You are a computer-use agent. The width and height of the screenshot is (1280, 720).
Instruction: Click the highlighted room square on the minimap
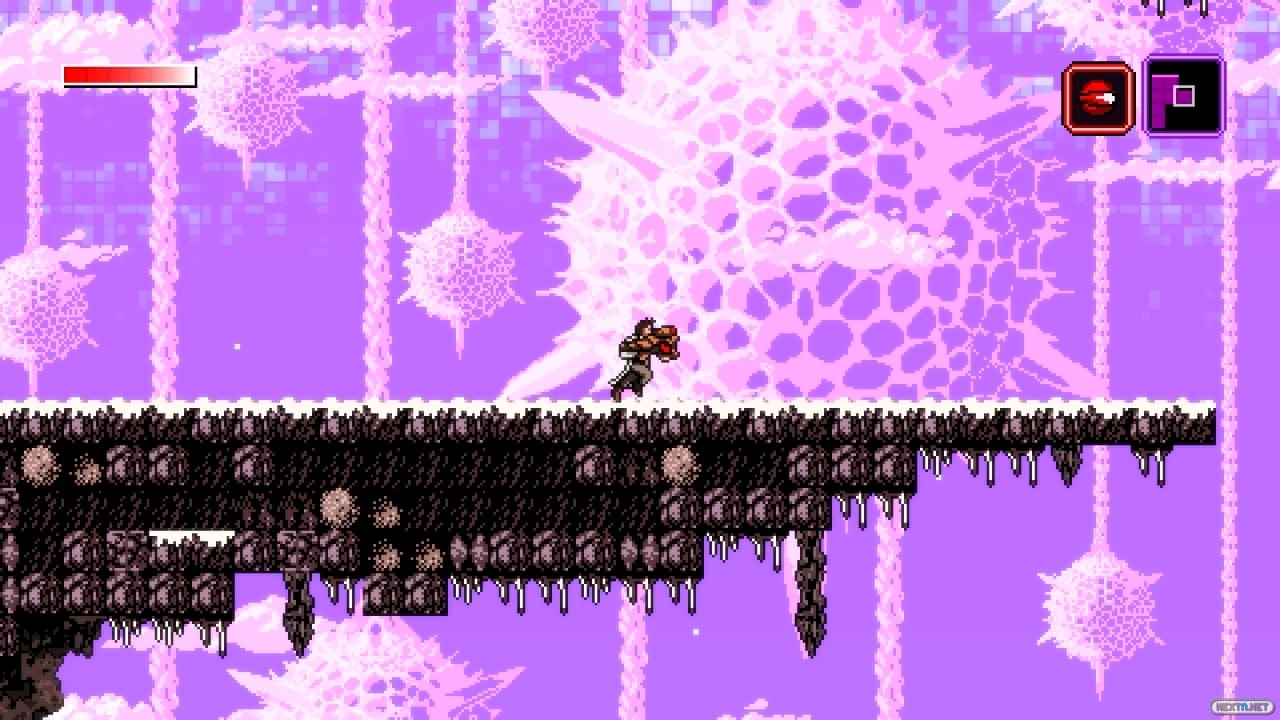point(1186,95)
